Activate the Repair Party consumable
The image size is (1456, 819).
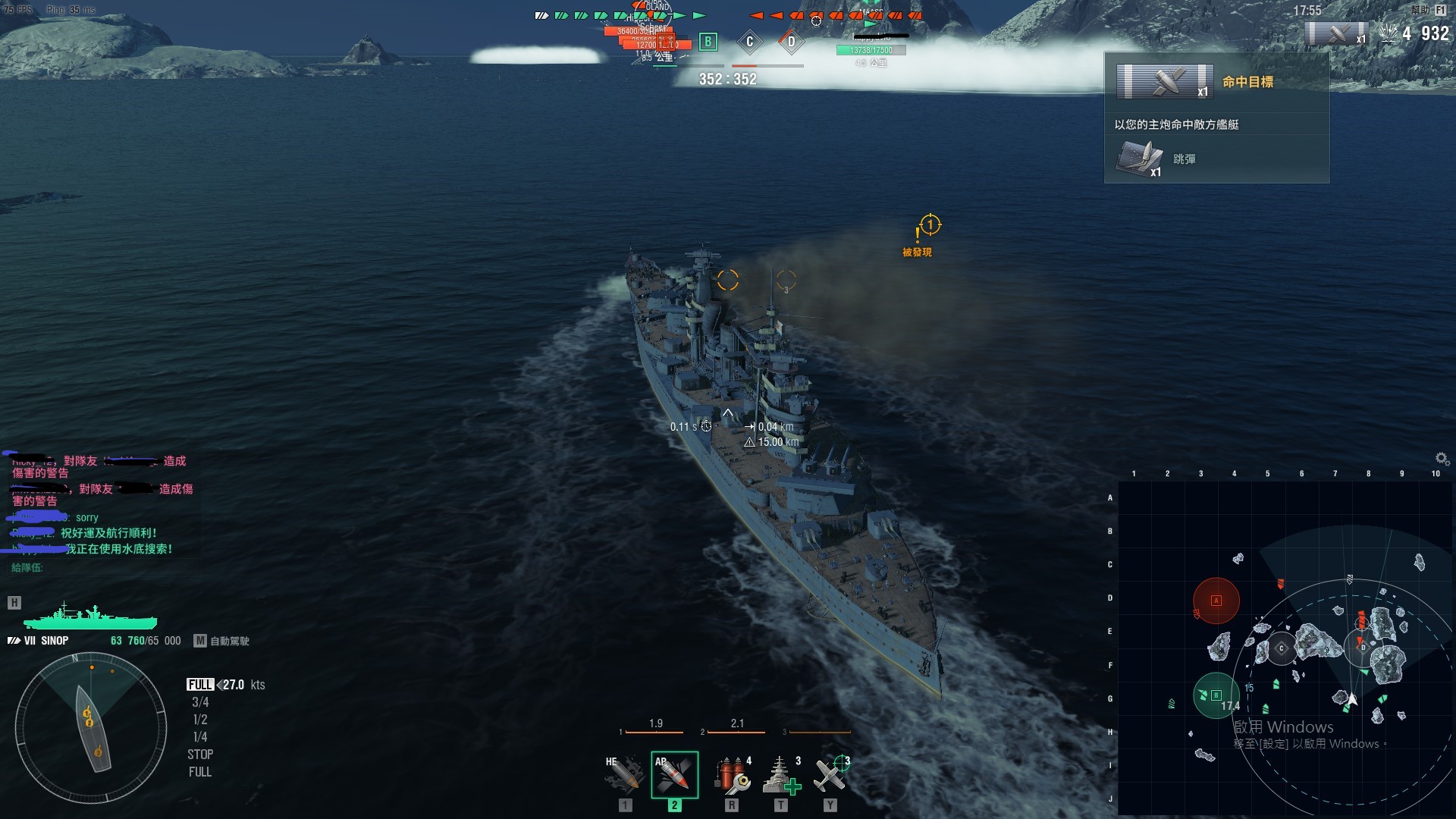click(x=782, y=774)
